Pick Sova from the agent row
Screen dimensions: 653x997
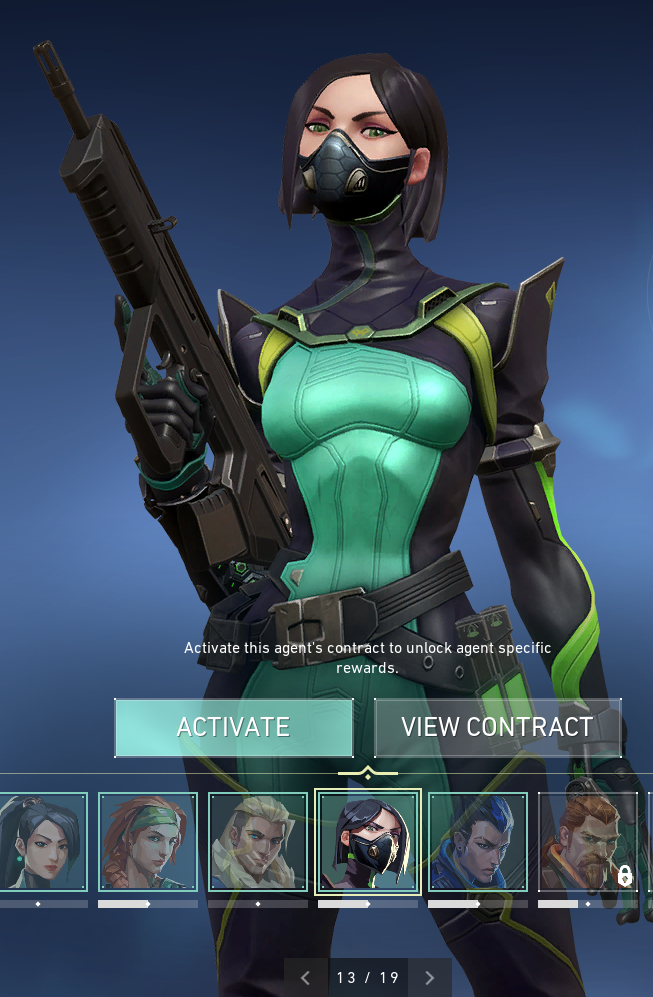coord(258,842)
